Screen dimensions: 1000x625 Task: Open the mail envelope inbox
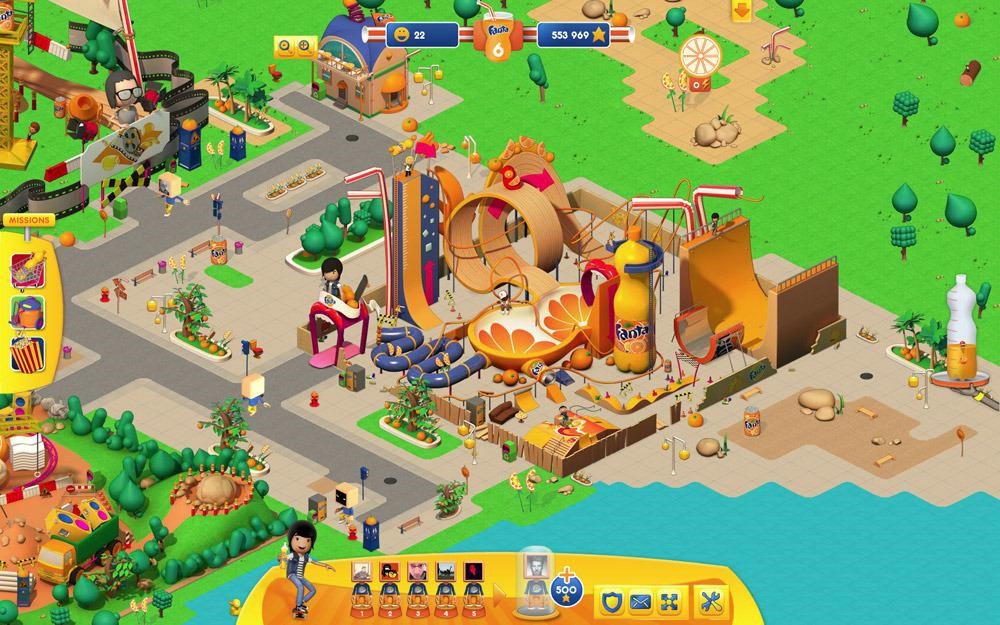[640, 602]
